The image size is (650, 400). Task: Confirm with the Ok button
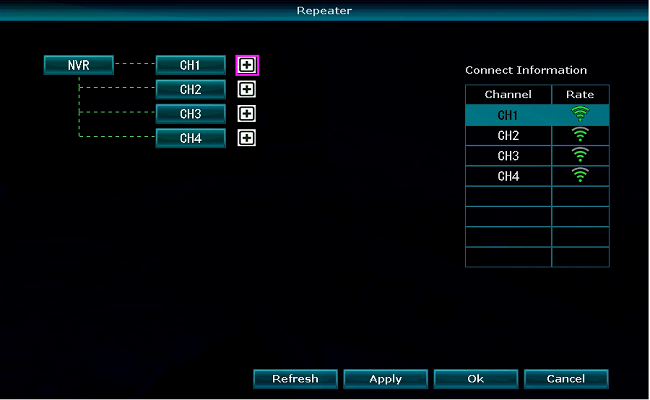pos(476,379)
